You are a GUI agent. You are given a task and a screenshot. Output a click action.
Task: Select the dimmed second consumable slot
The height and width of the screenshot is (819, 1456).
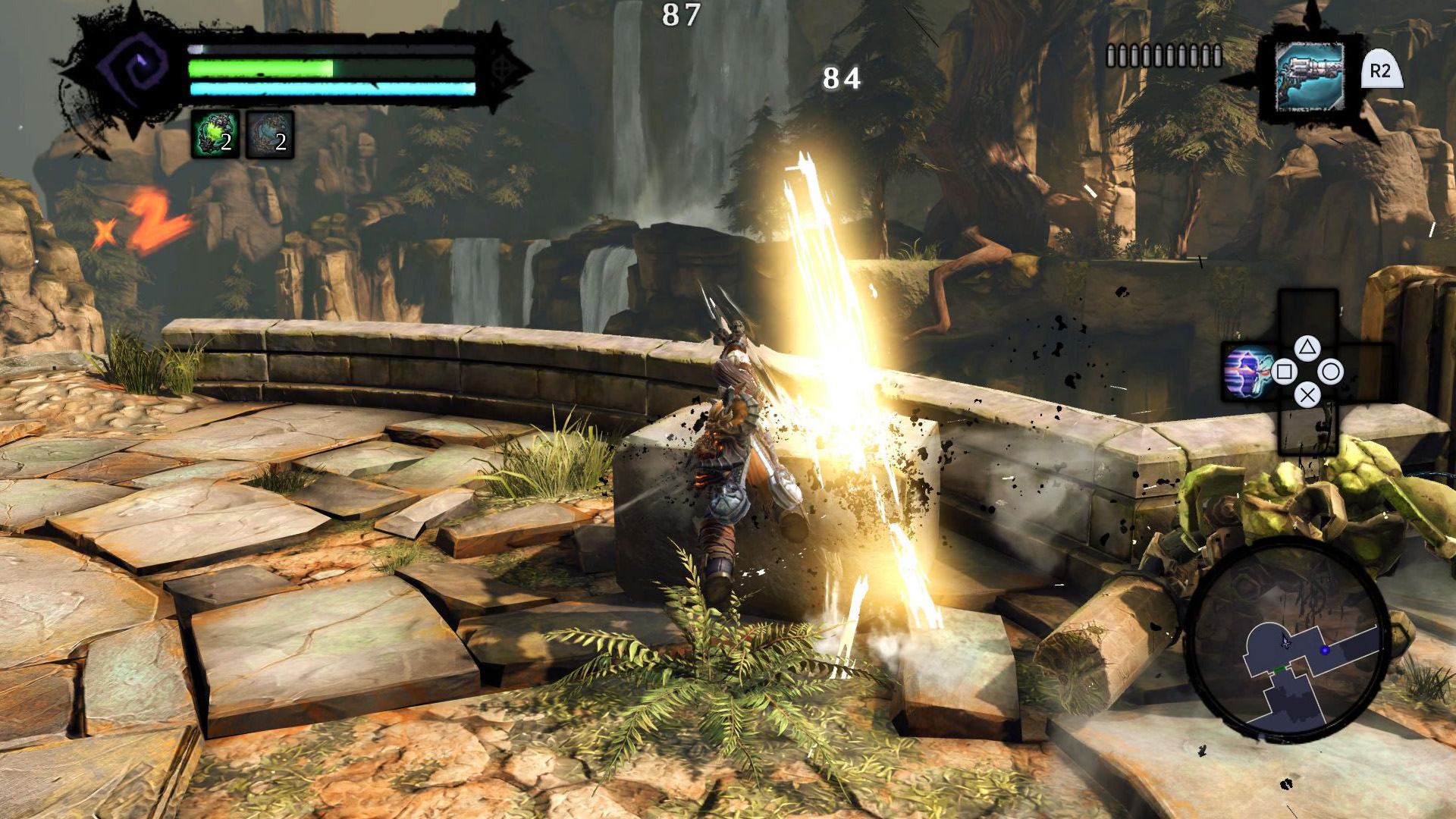270,135
